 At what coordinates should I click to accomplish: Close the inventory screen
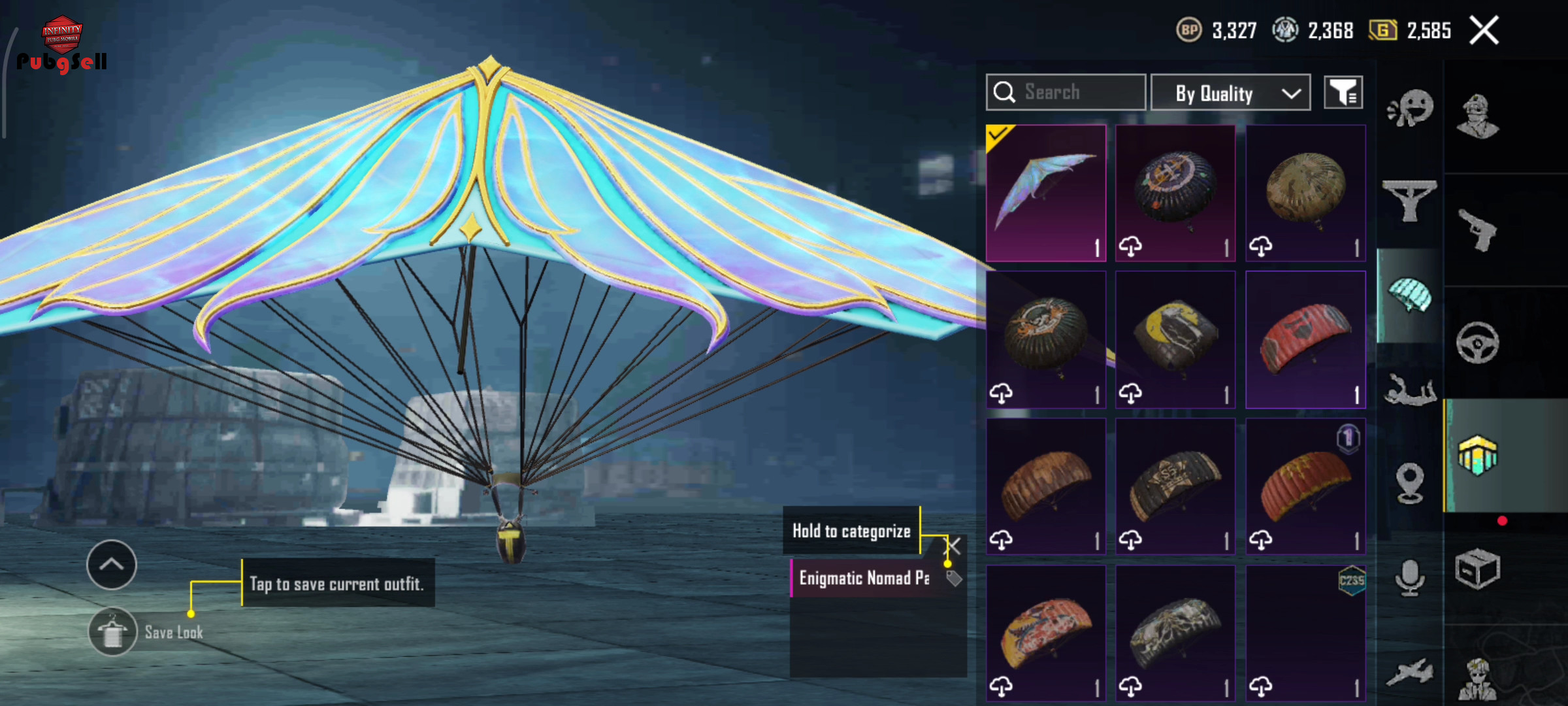pos(1484,31)
